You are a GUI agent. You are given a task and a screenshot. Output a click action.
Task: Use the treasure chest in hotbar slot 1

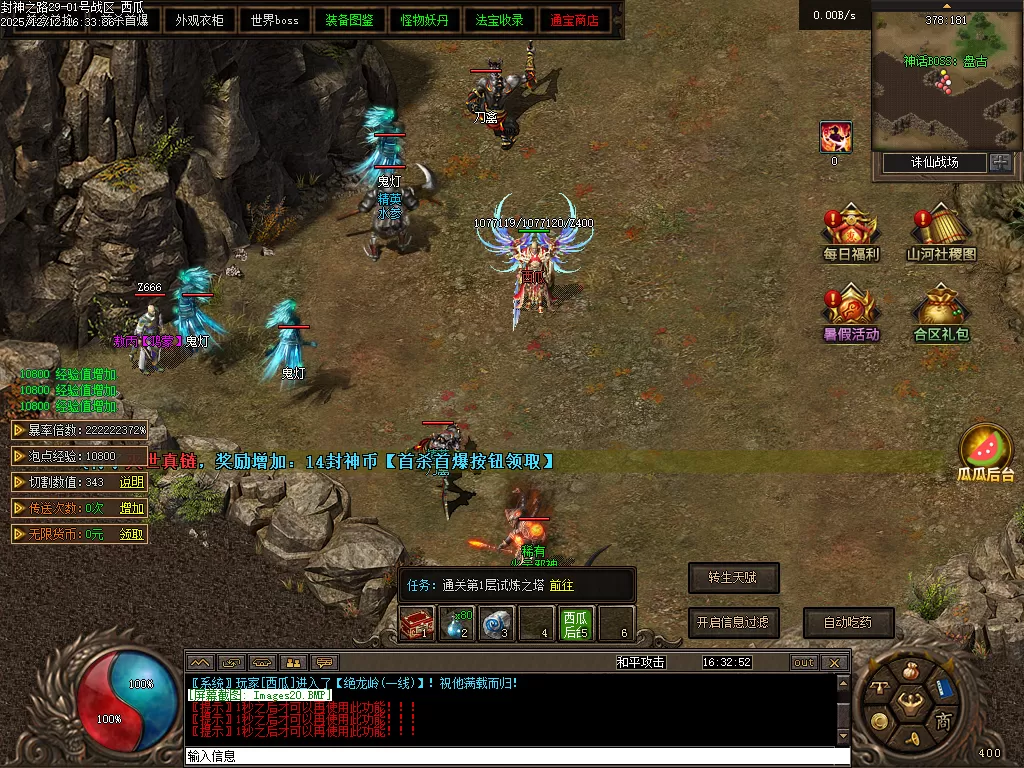(417, 623)
